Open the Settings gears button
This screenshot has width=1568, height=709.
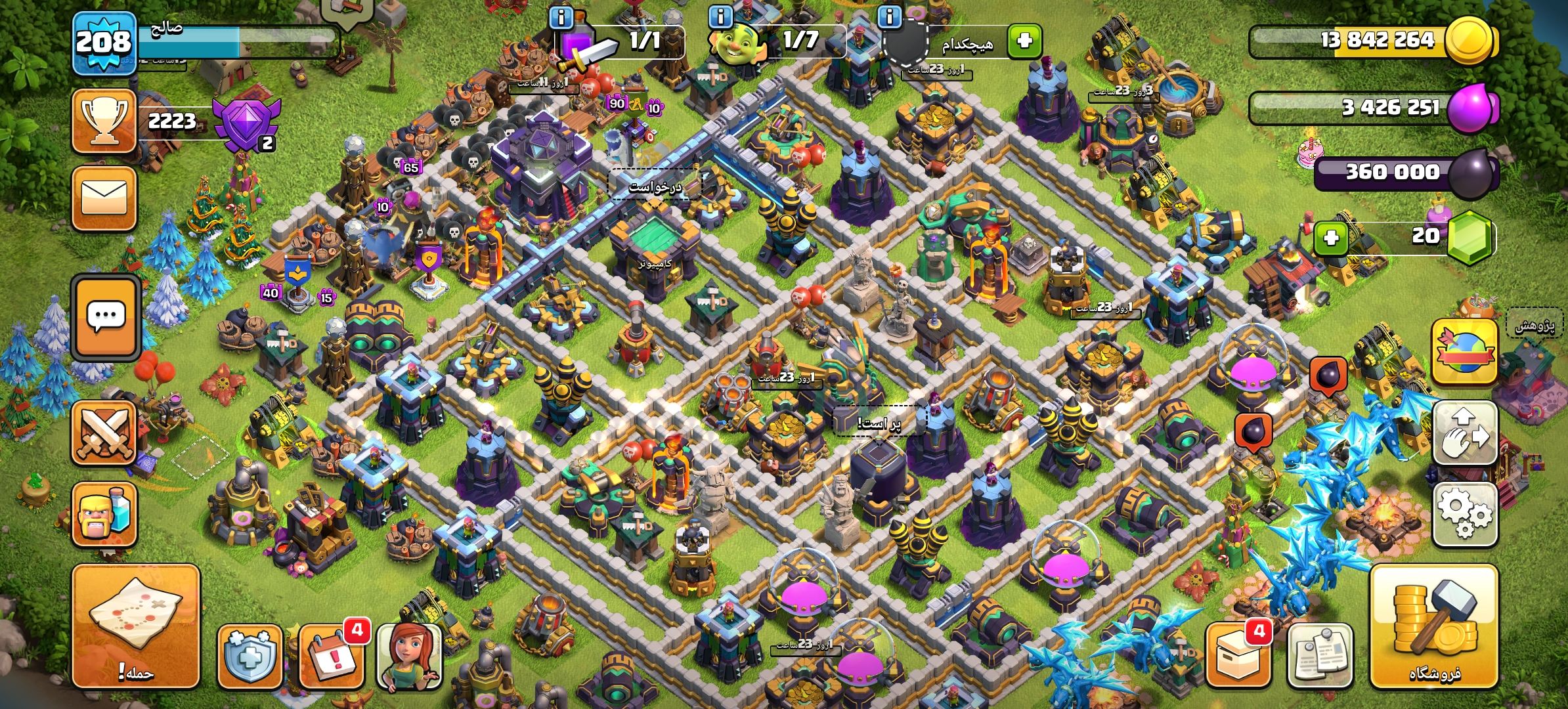1465,515
